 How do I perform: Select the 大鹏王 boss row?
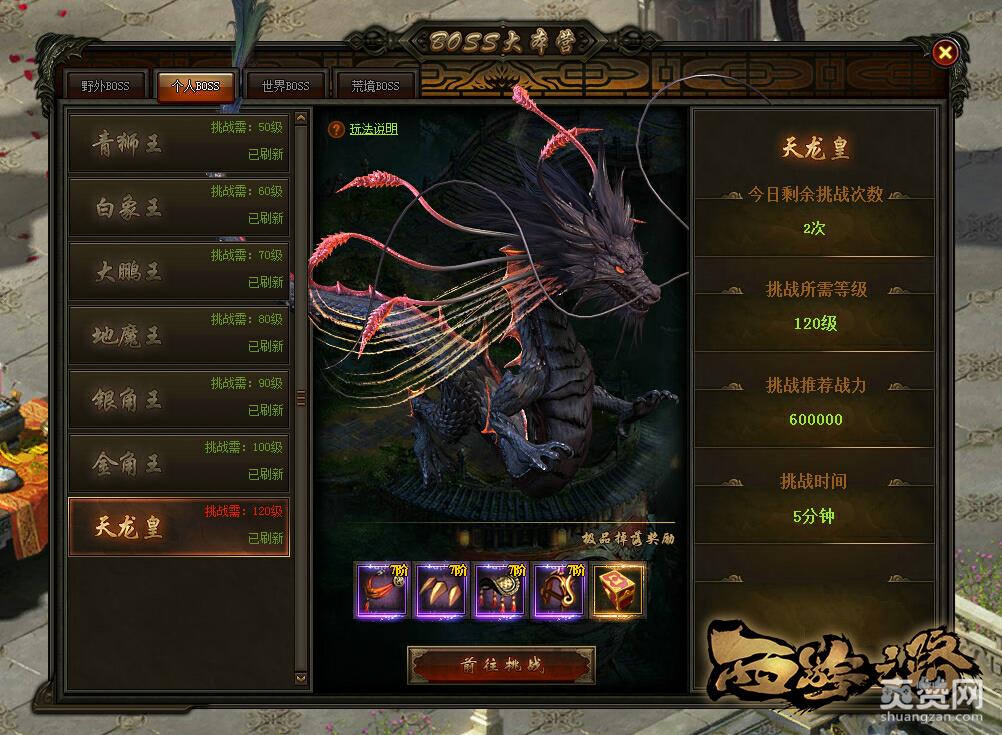tap(178, 271)
